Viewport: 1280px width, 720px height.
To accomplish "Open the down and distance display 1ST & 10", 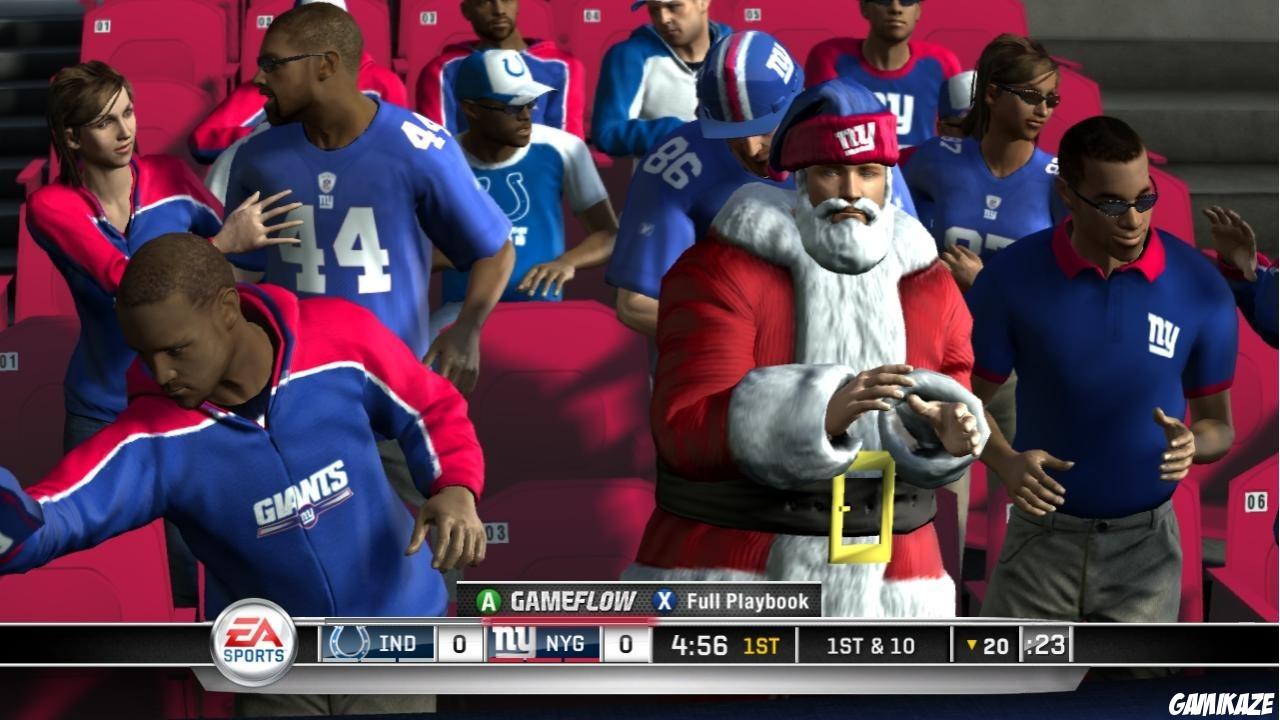I will 871,645.
